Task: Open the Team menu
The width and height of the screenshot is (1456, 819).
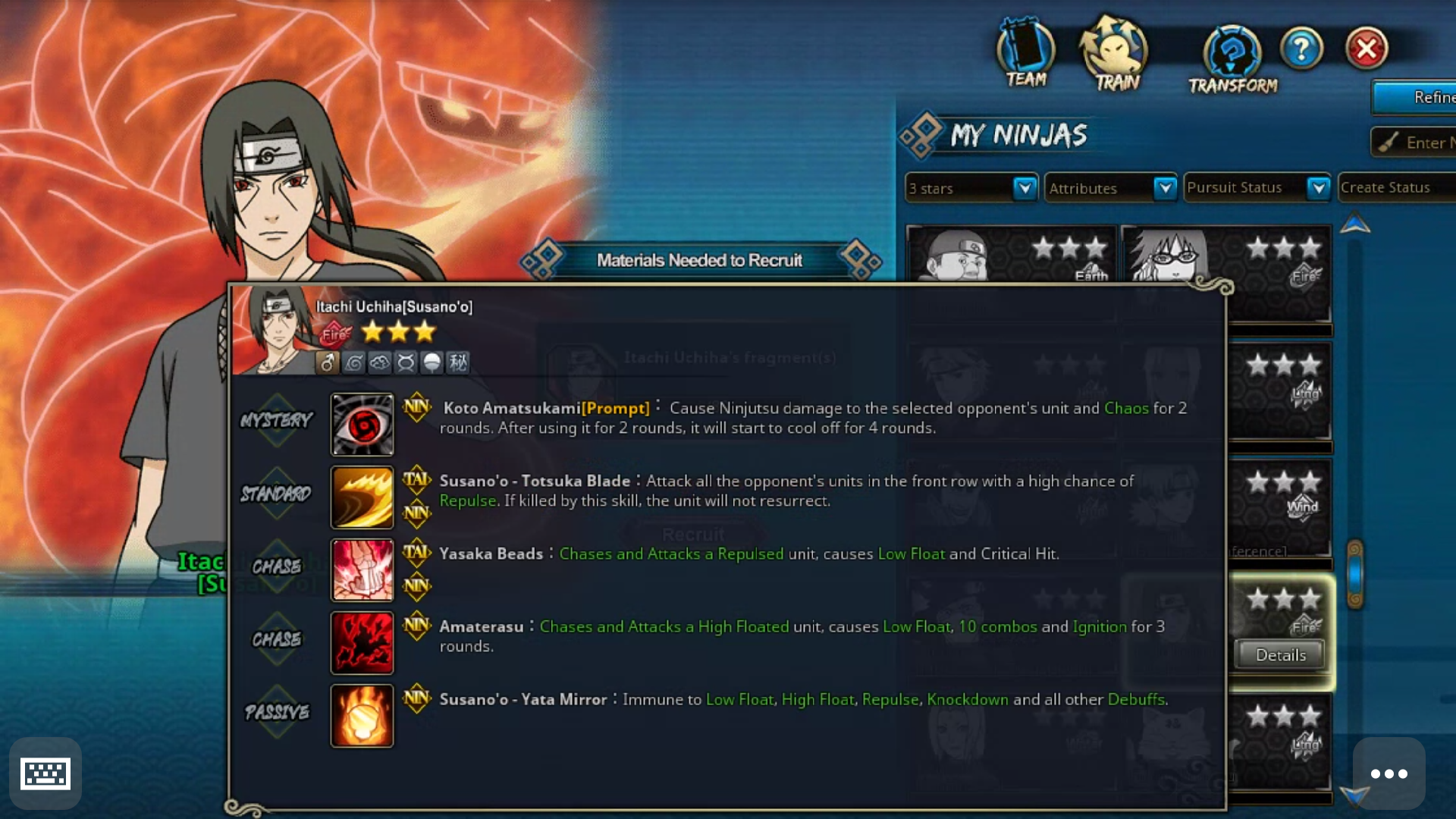Action: coord(1025,55)
